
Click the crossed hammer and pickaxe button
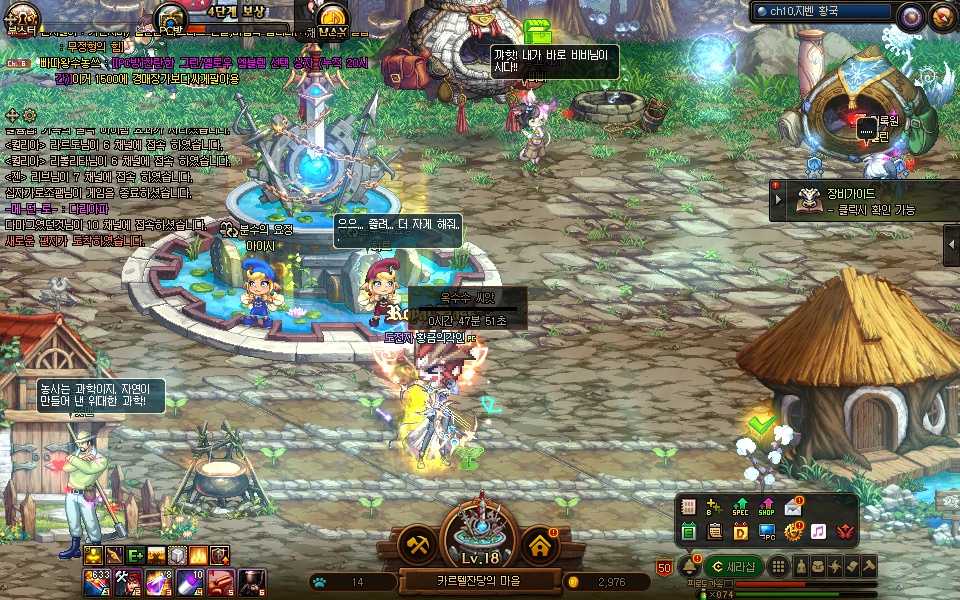tap(417, 545)
